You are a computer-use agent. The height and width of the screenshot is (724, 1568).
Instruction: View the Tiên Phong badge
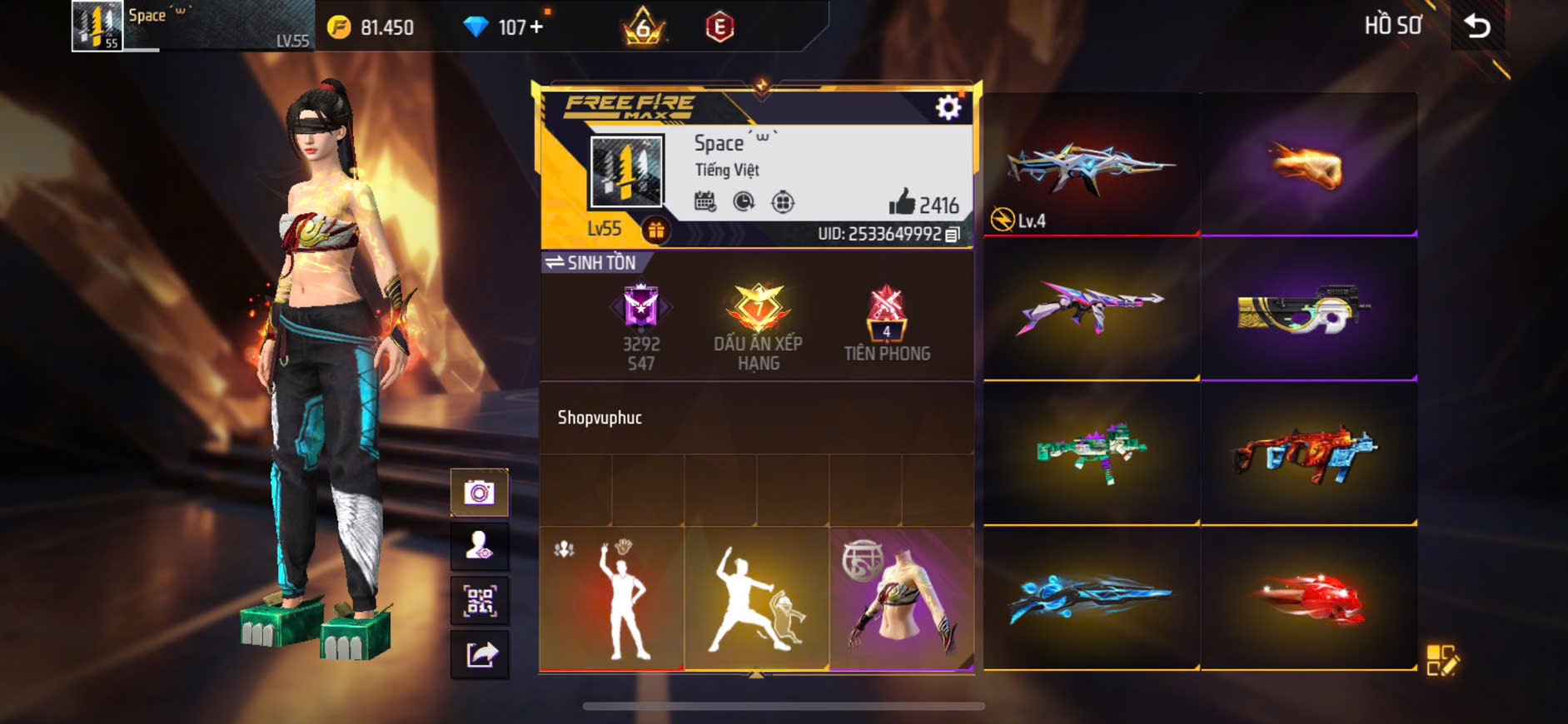(x=886, y=325)
